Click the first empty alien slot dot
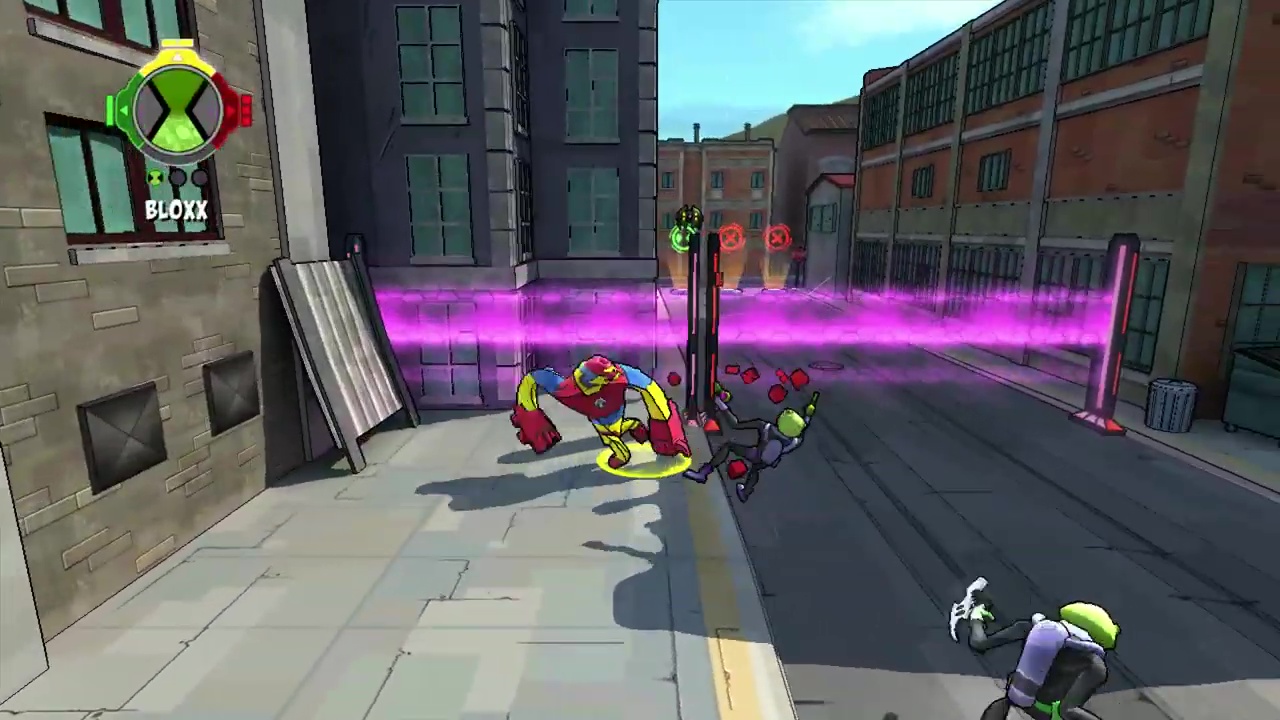1280x720 pixels. click(178, 177)
